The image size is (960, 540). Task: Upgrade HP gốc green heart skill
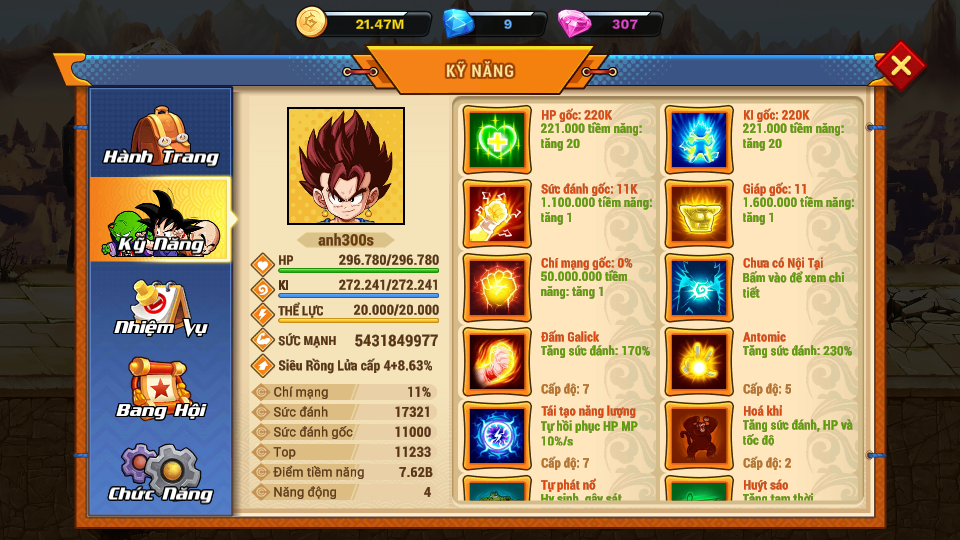(497, 139)
